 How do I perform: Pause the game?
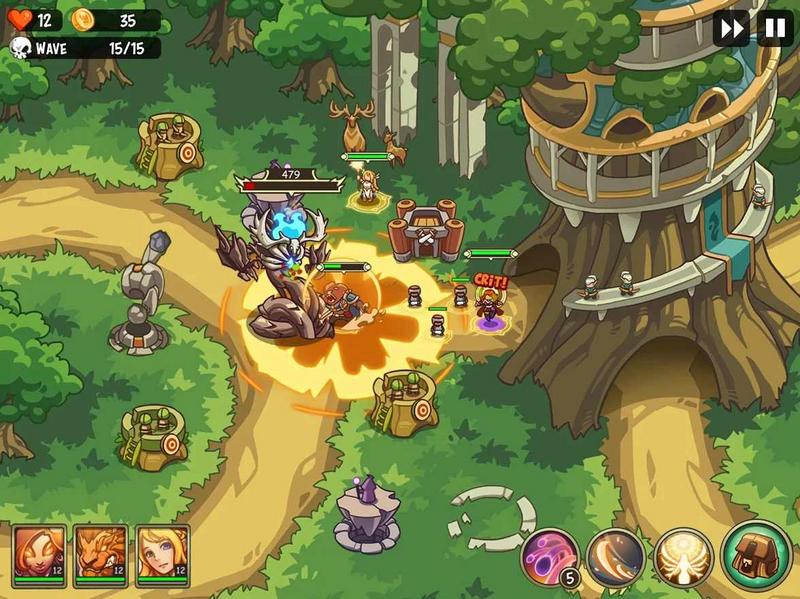(x=775, y=28)
